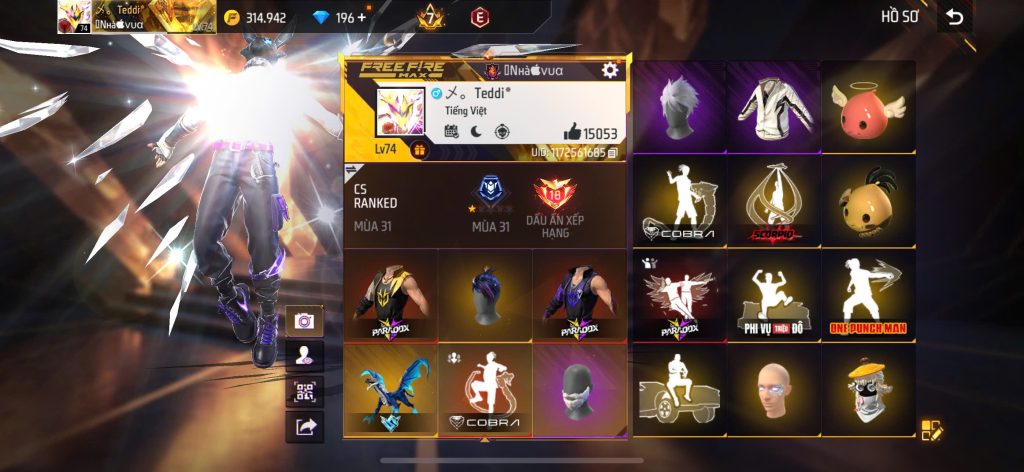This screenshot has width=1024, height=472.
Task: Choose the Phi Vụ Triệu Đô emote
Action: [x=773, y=296]
